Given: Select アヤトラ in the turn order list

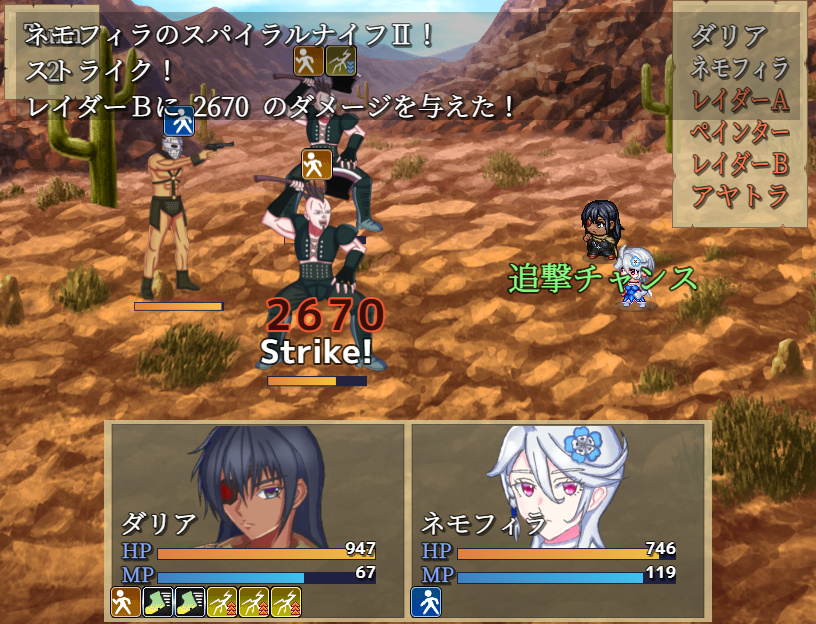Looking at the screenshot, I should (740, 196).
